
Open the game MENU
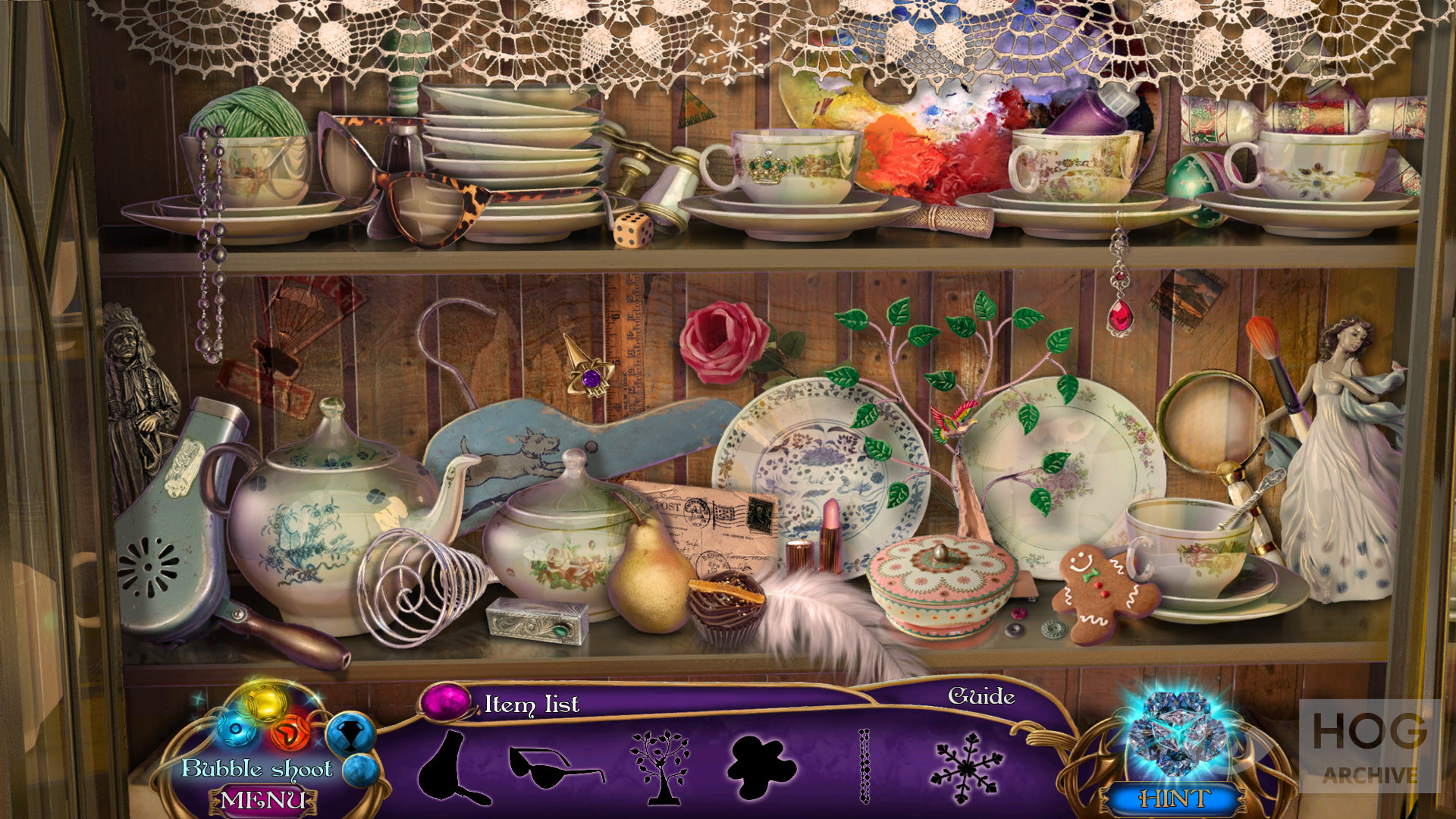coord(262,800)
